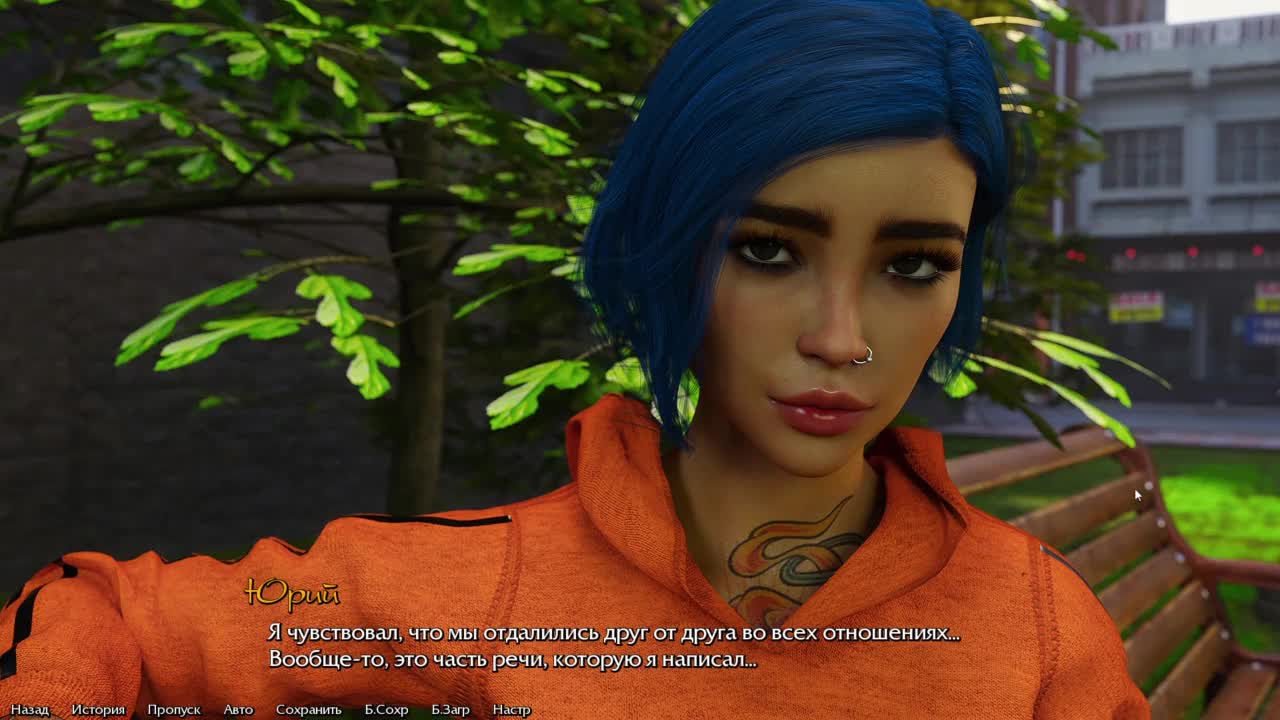This screenshot has width=1280, height=720.
Task: Open the Сохранить save screen
Action: tap(309, 709)
